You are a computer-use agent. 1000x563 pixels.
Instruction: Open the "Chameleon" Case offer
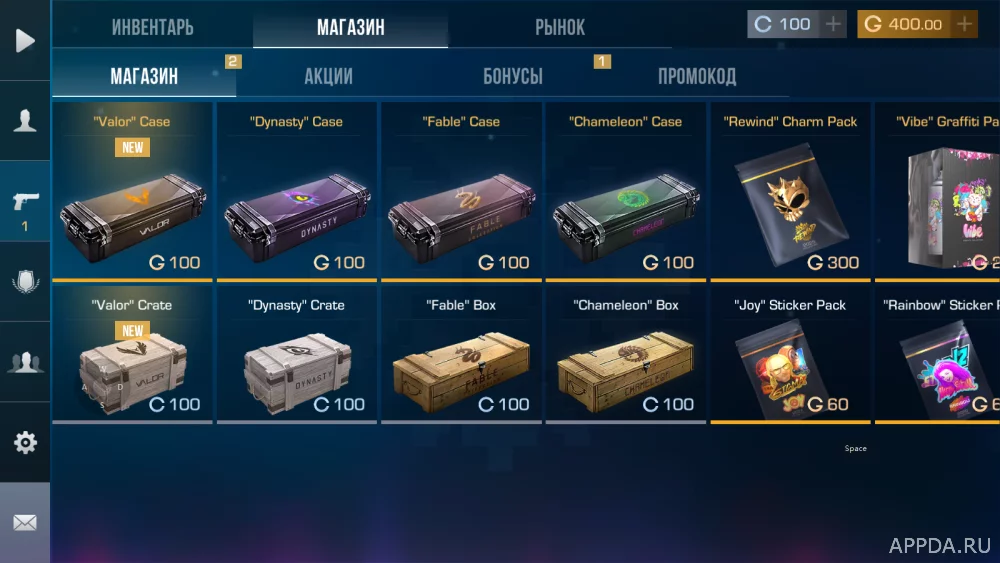tap(625, 190)
